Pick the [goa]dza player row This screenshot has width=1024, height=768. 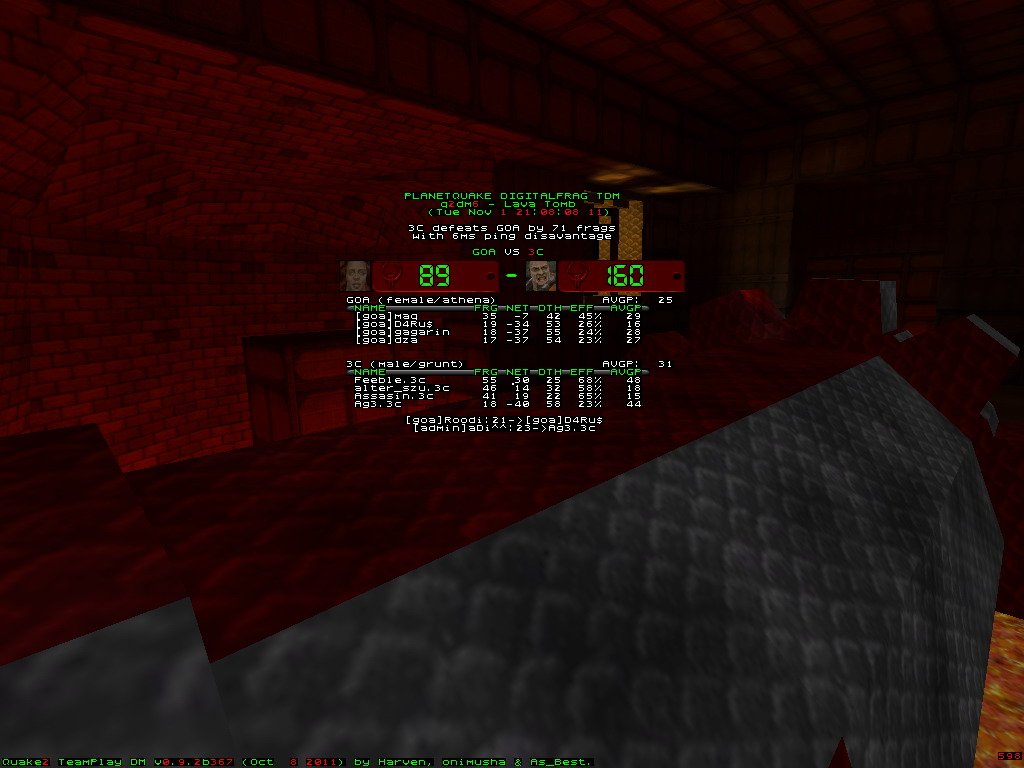coord(498,340)
